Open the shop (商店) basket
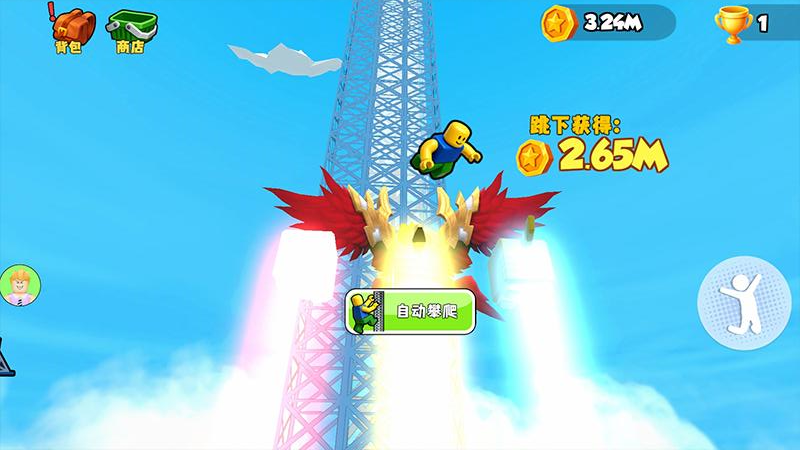This screenshot has width=800, height=450. (130, 28)
